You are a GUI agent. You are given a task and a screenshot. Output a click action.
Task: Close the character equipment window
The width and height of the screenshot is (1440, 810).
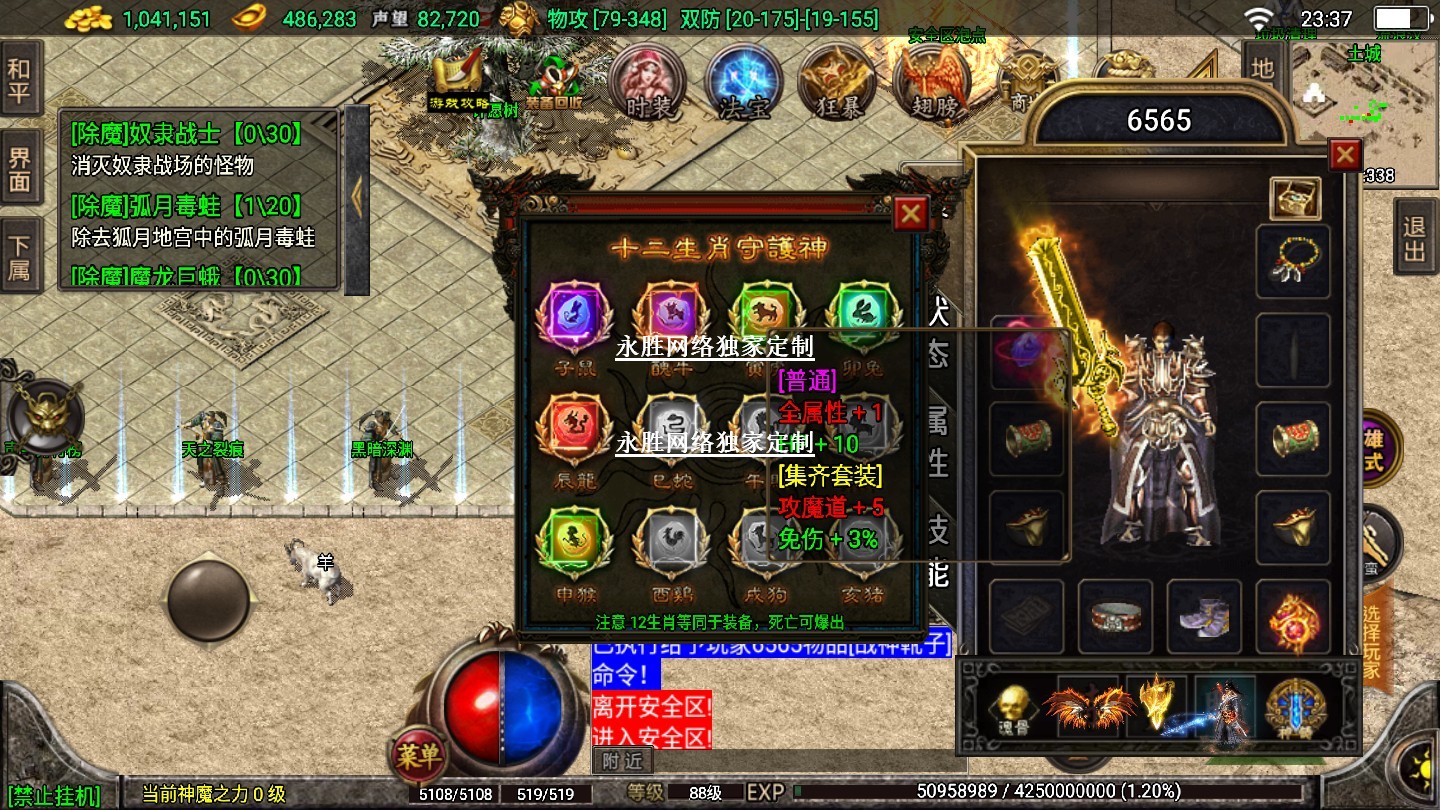pos(1345,155)
